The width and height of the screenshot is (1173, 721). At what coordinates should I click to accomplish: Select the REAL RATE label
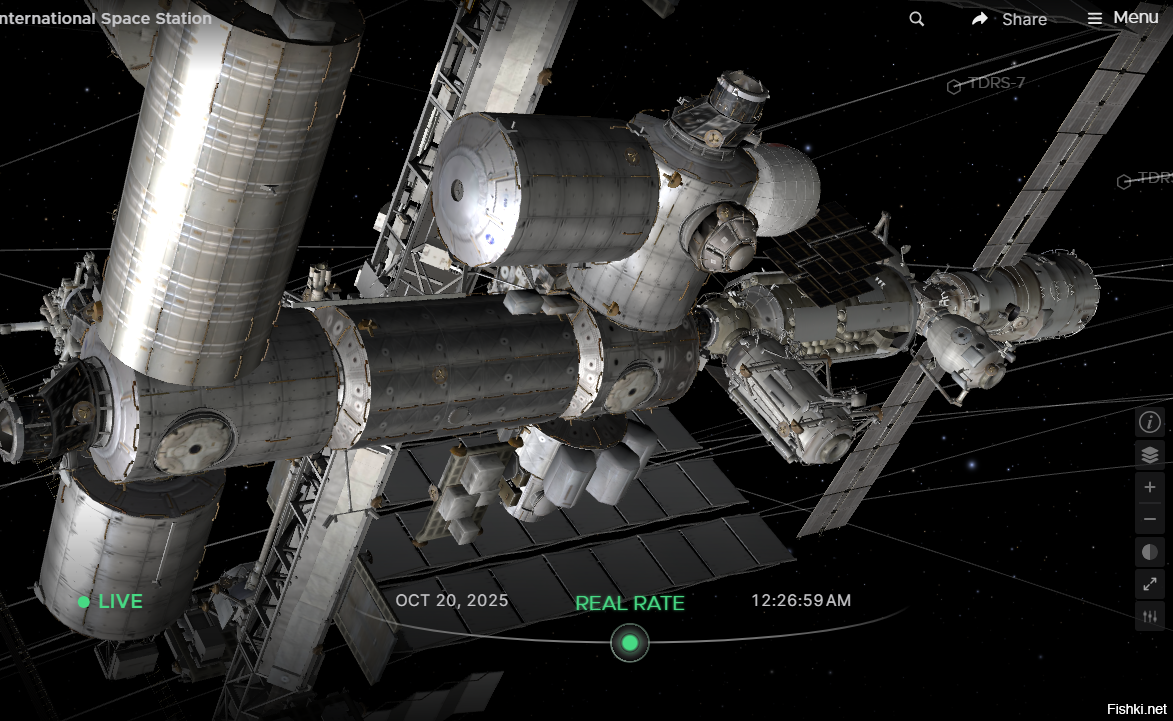coord(630,603)
